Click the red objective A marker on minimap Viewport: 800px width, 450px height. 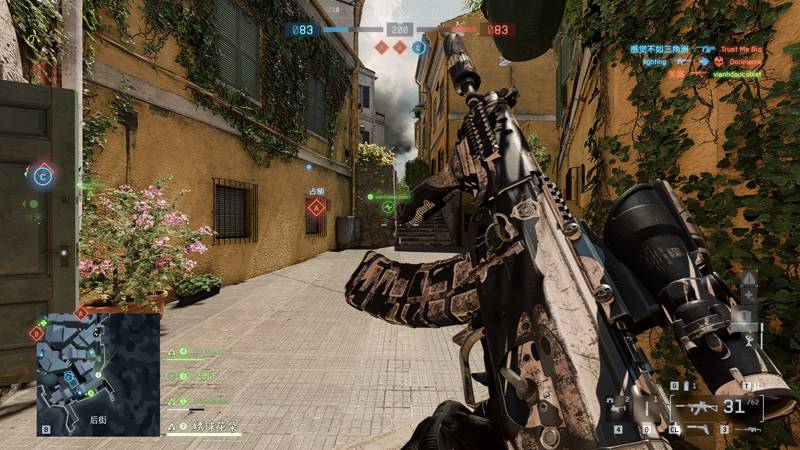80,313
